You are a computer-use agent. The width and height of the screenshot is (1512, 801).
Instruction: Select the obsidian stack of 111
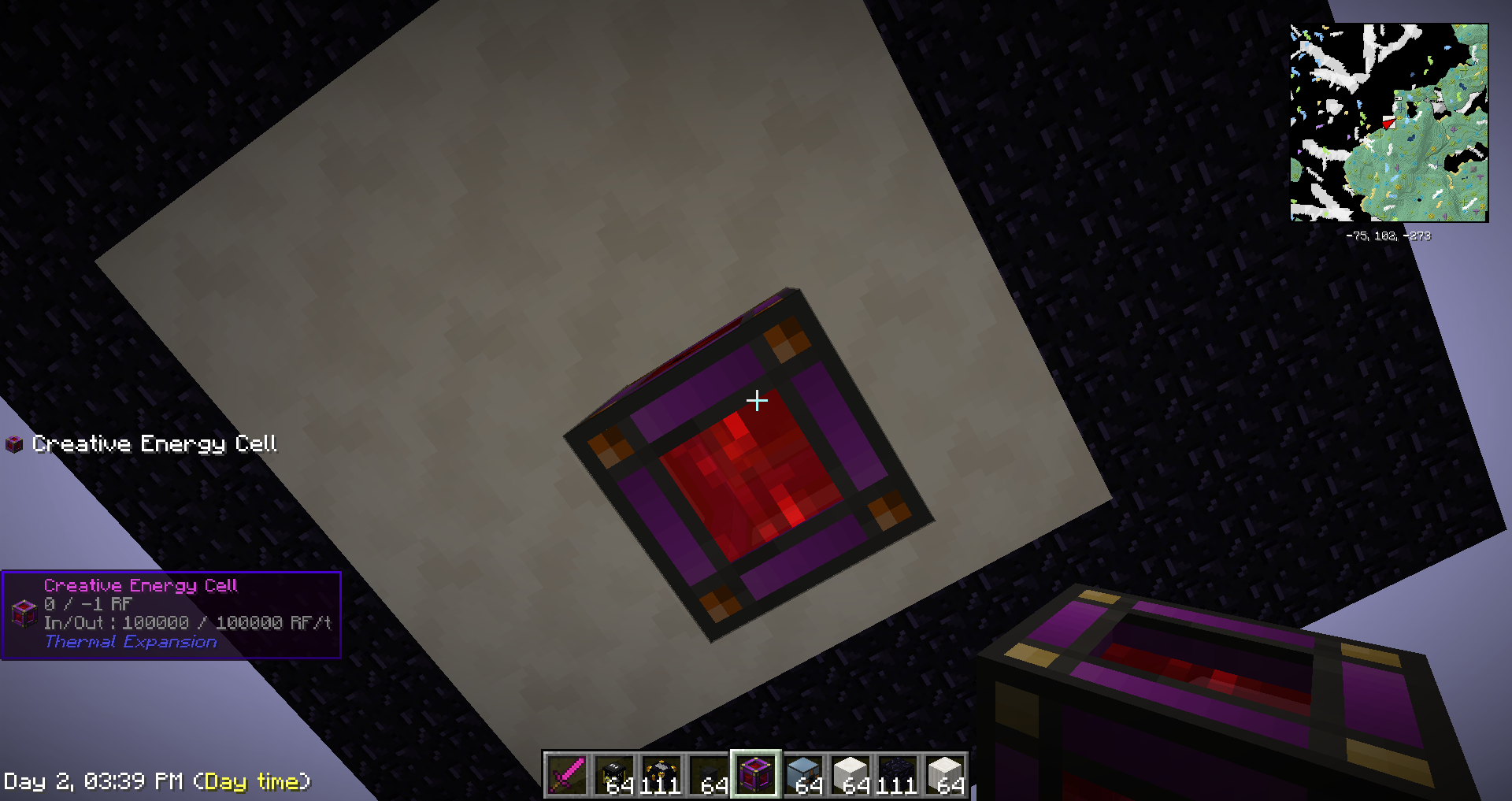click(x=898, y=776)
